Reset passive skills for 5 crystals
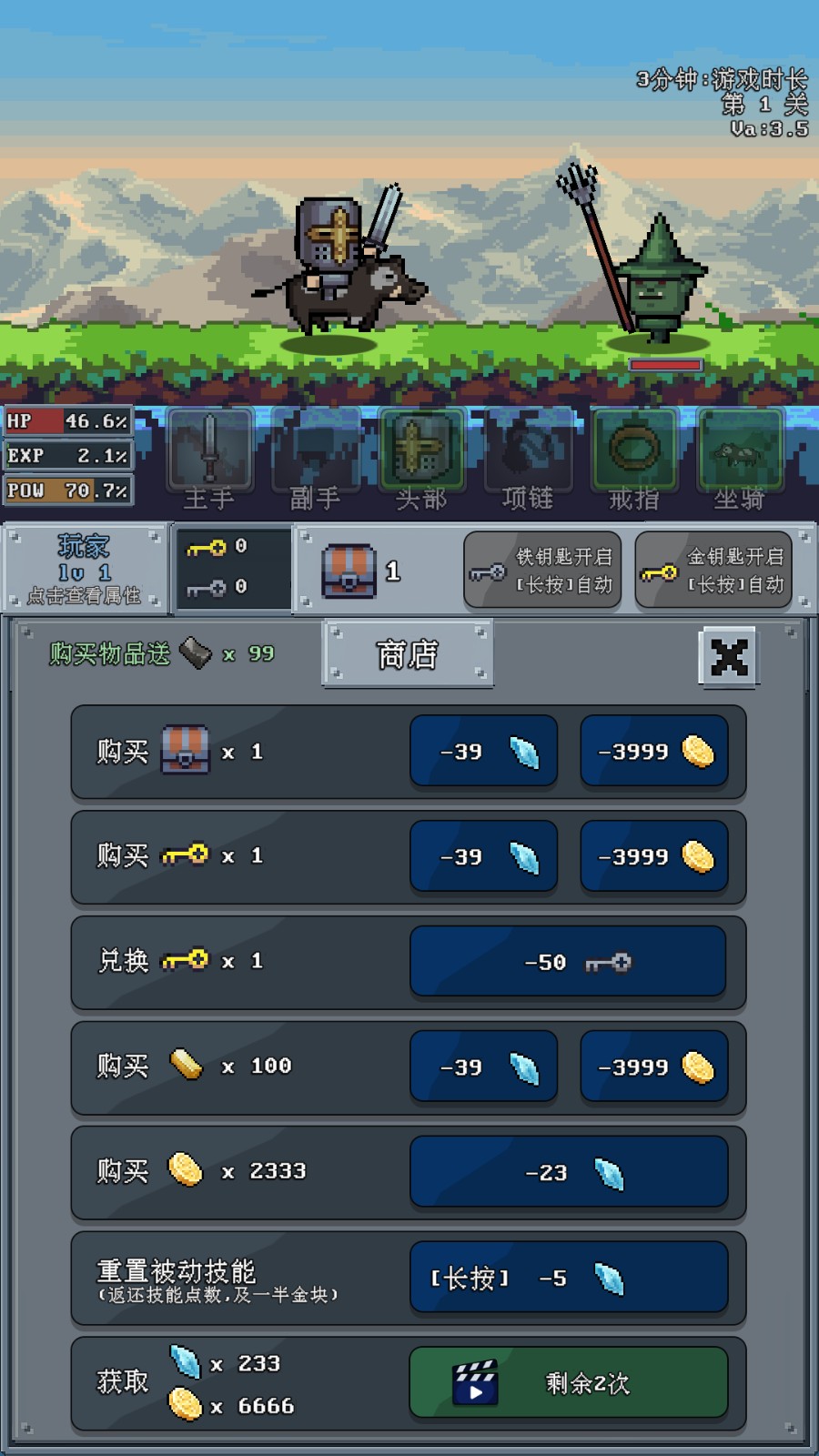Screen dimensions: 819x1456 click(x=568, y=1278)
